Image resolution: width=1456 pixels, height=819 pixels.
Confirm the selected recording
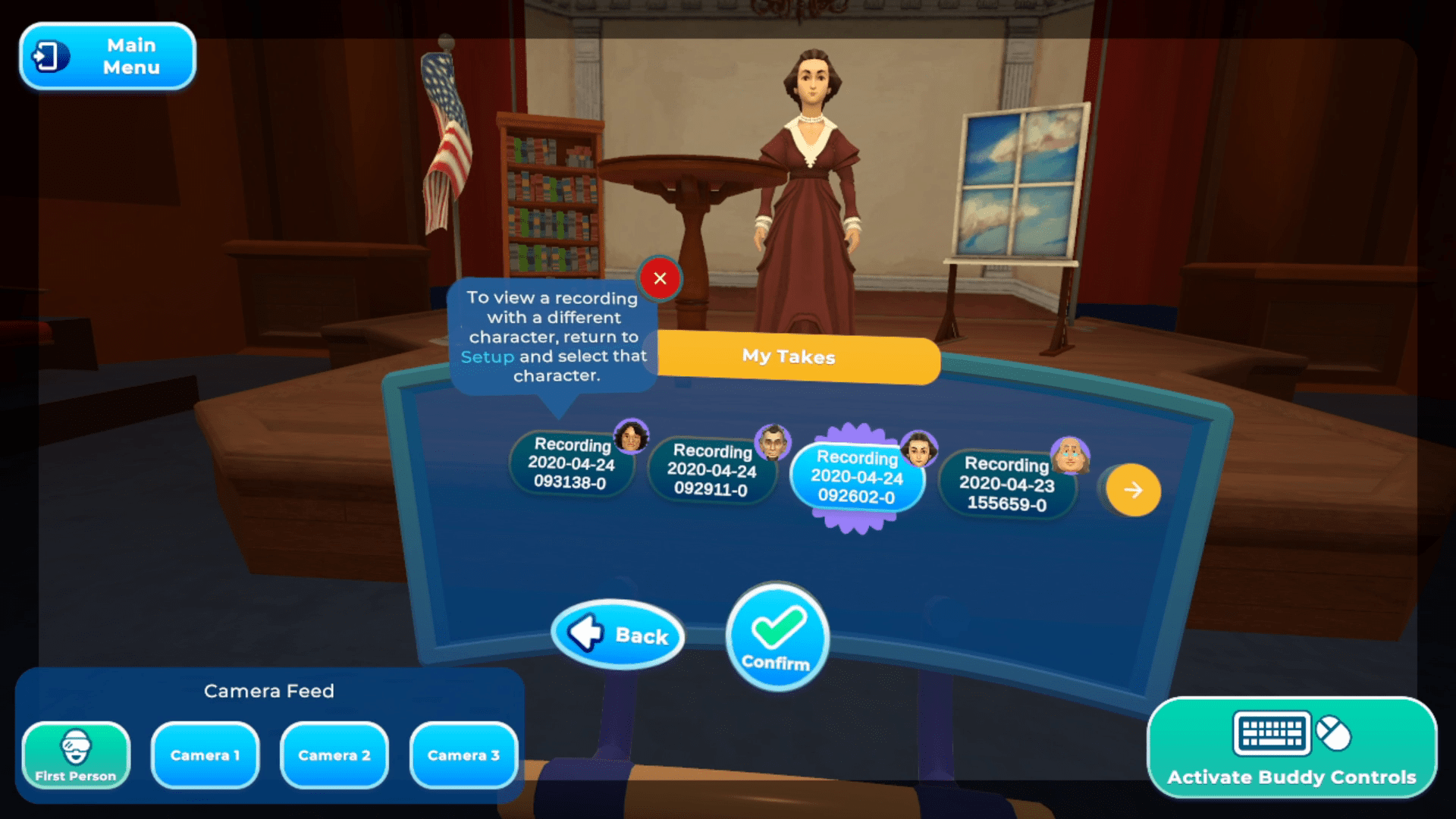tap(777, 637)
